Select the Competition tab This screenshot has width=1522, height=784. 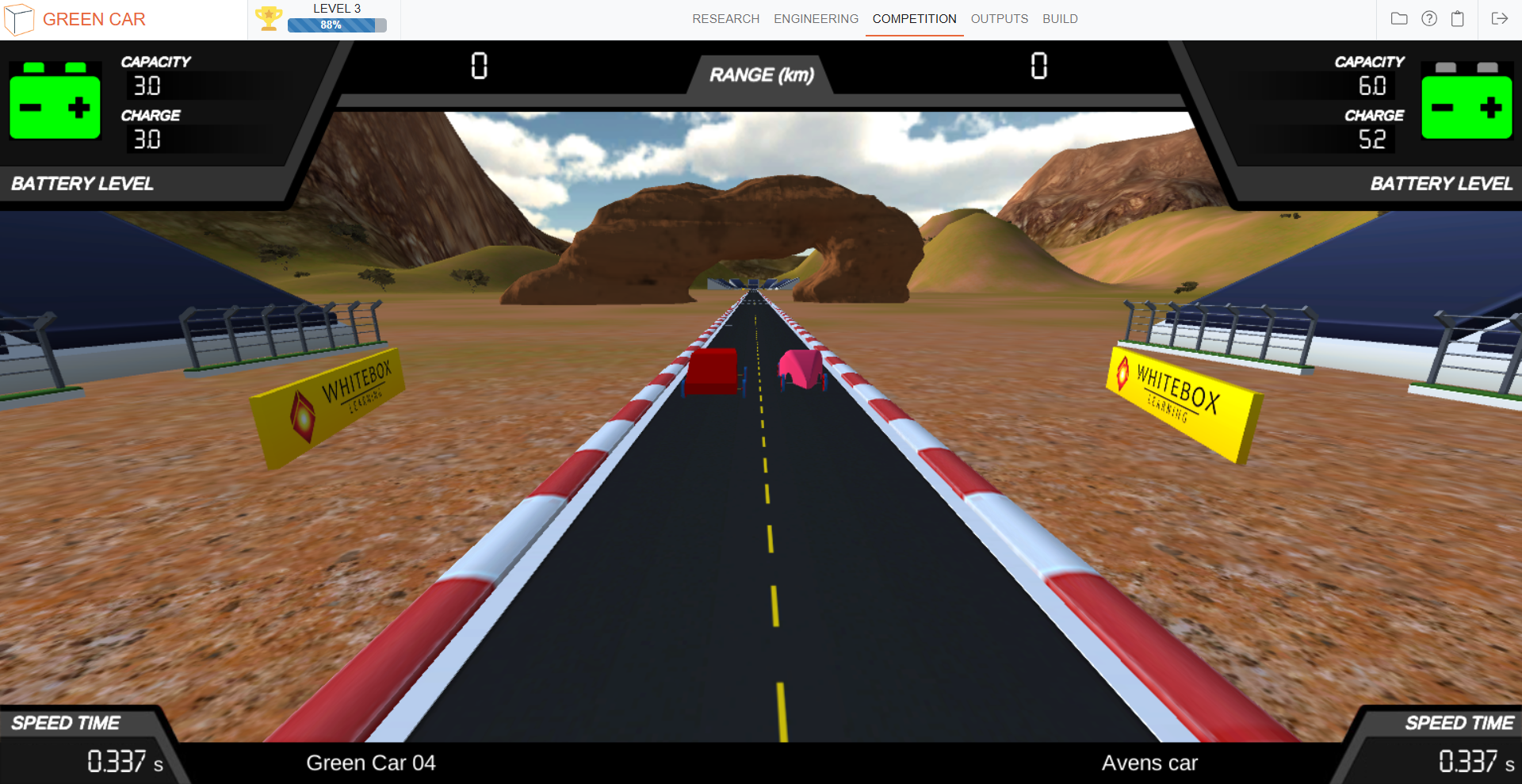[x=914, y=19]
